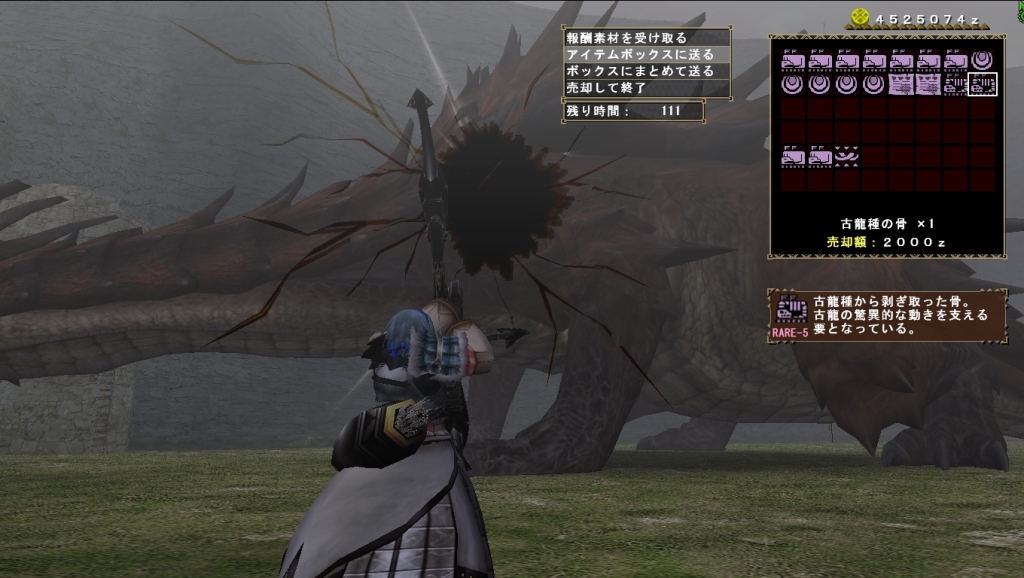This screenshot has height=578, width=1024.
Task: Select the unhighlighted elder dragon bone slot
Action: pos(955,85)
